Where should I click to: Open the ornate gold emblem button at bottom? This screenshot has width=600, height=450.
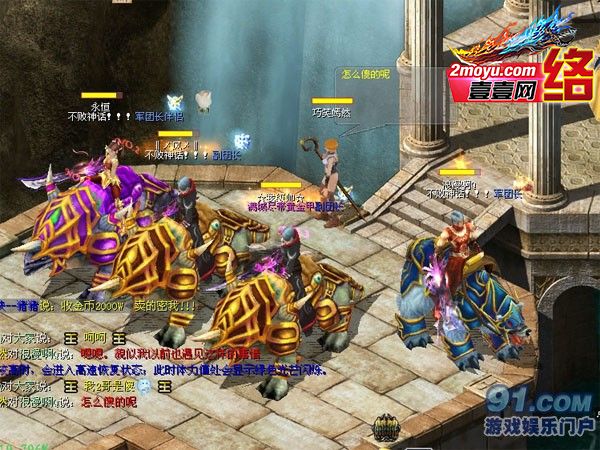coord(388,431)
